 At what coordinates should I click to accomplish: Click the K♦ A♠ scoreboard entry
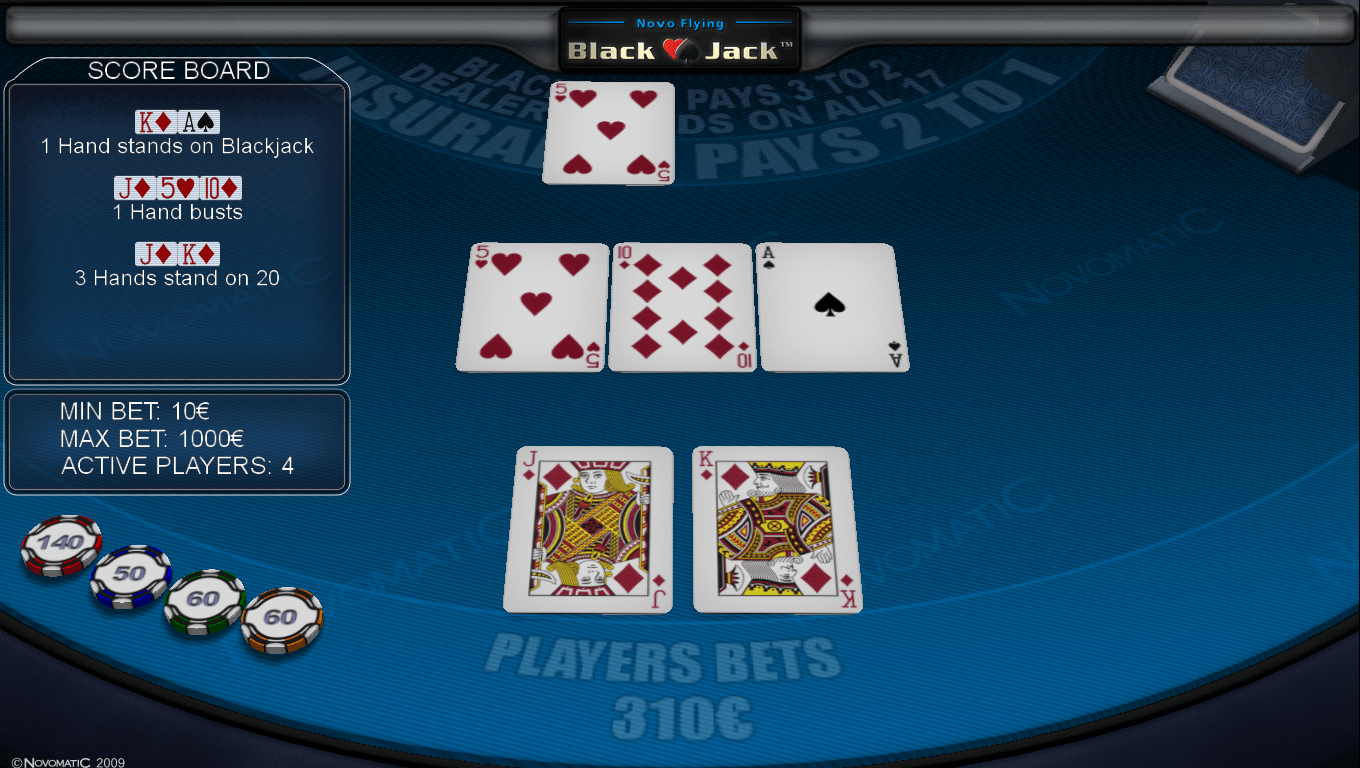[177, 121]
